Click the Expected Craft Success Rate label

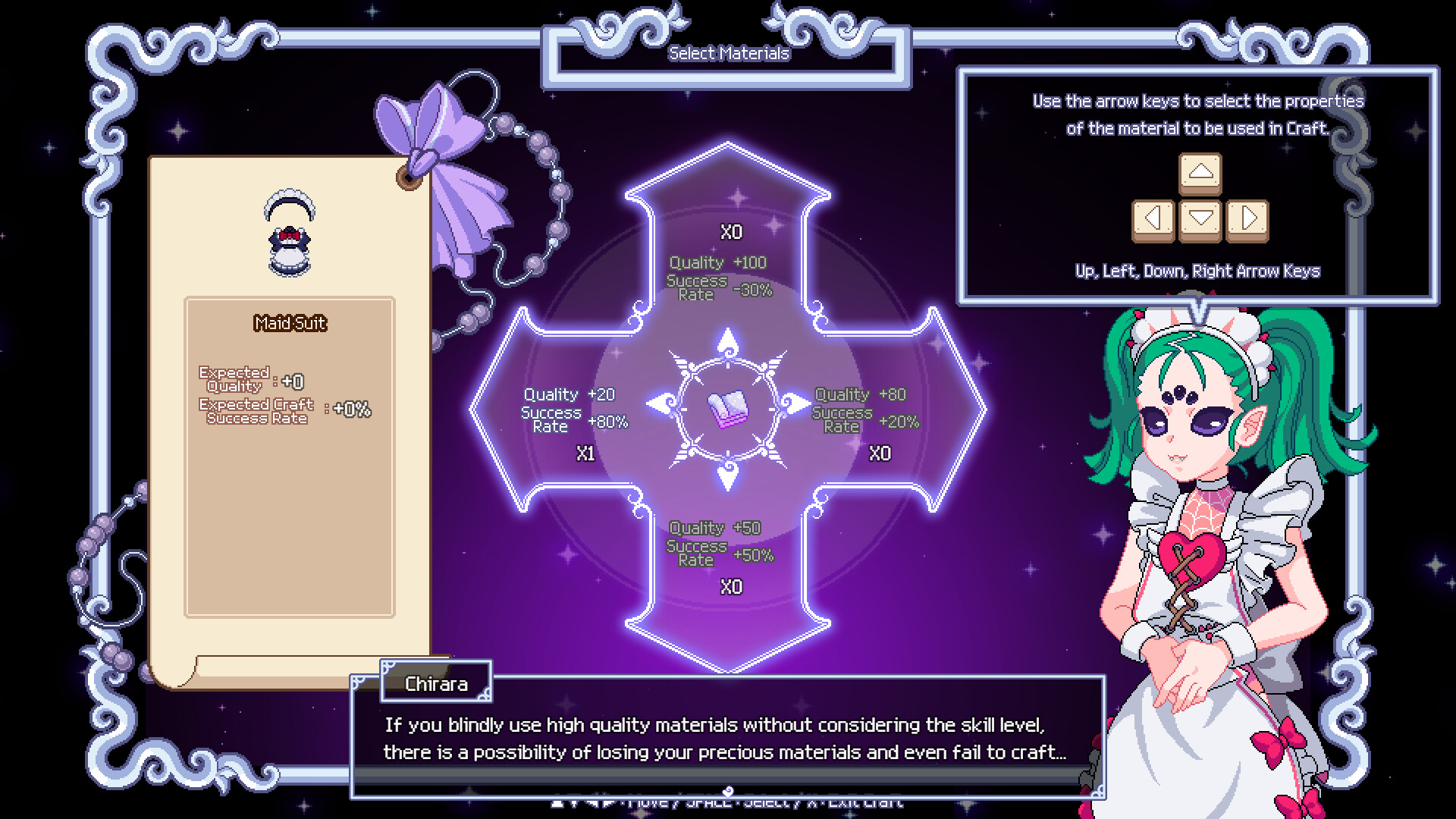pyautogui.click(x=256, y=411)
